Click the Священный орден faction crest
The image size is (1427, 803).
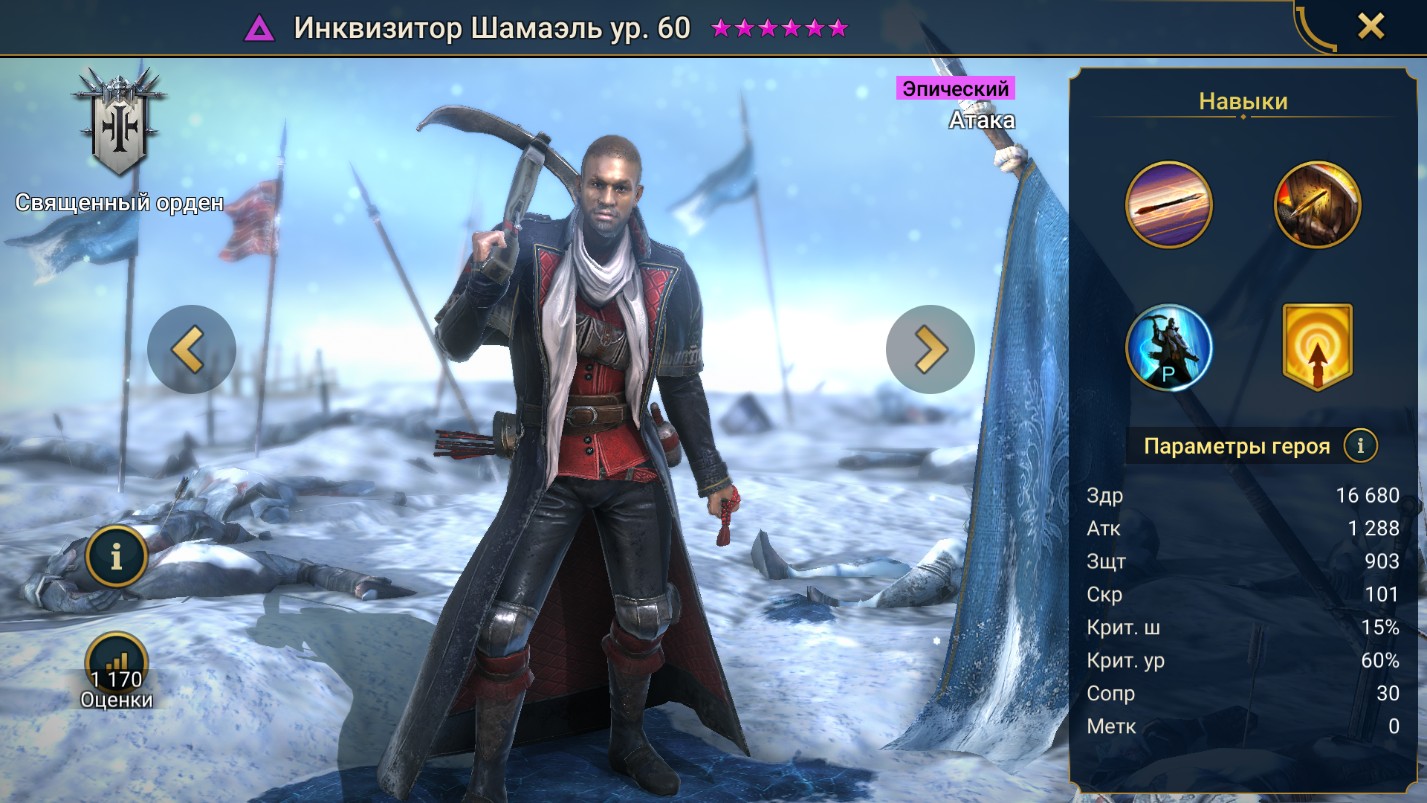coord(119,124)
